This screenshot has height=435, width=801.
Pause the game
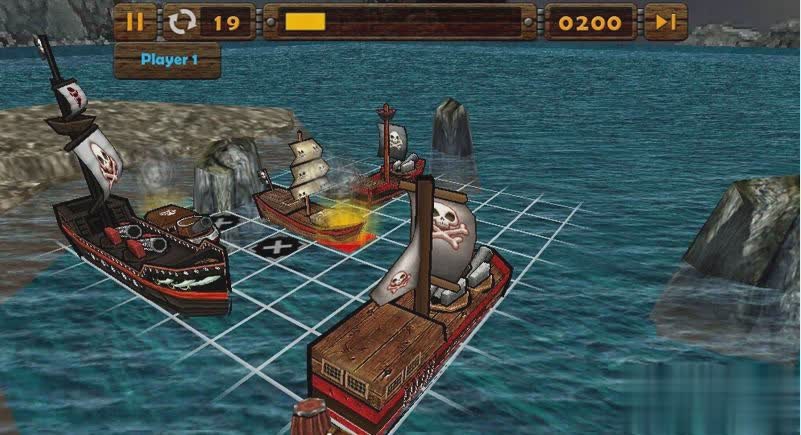coord(135,22)
